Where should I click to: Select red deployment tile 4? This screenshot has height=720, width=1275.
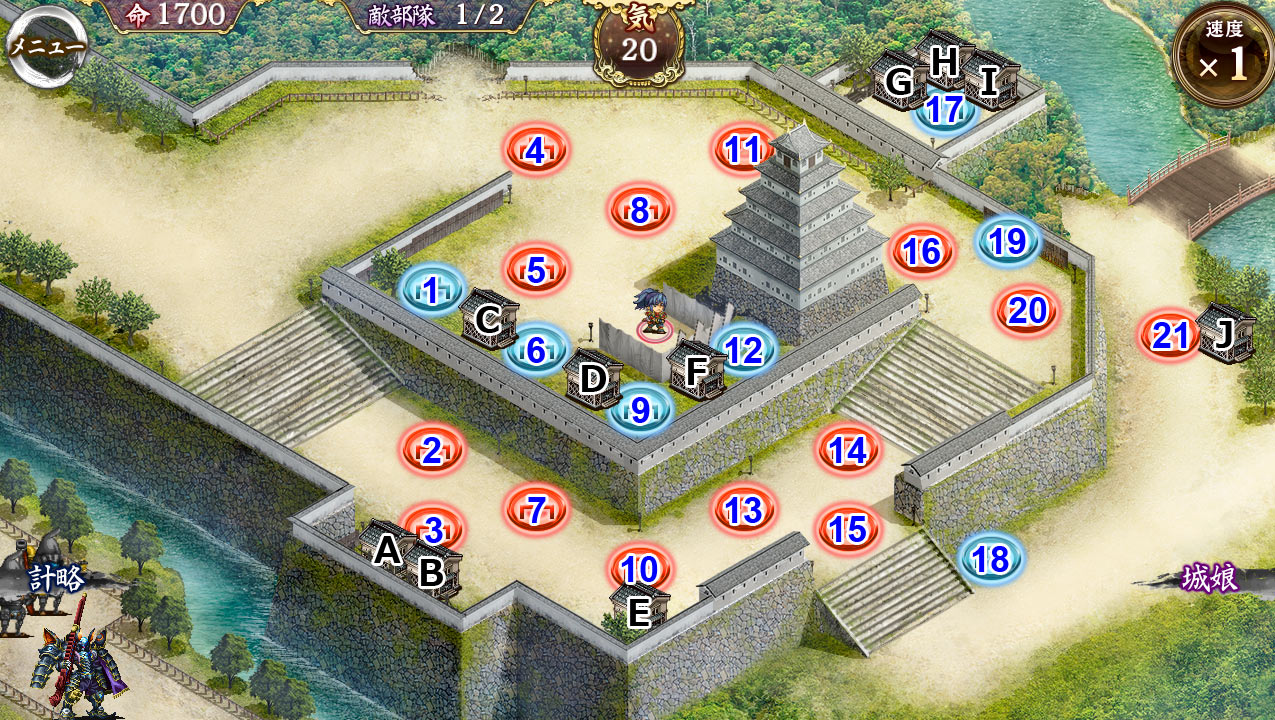point(535,151)
